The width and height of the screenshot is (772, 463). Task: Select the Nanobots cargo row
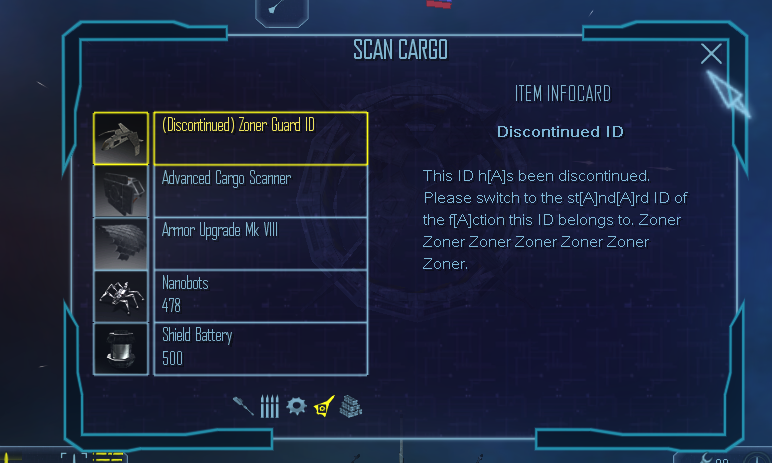[260, 295]
